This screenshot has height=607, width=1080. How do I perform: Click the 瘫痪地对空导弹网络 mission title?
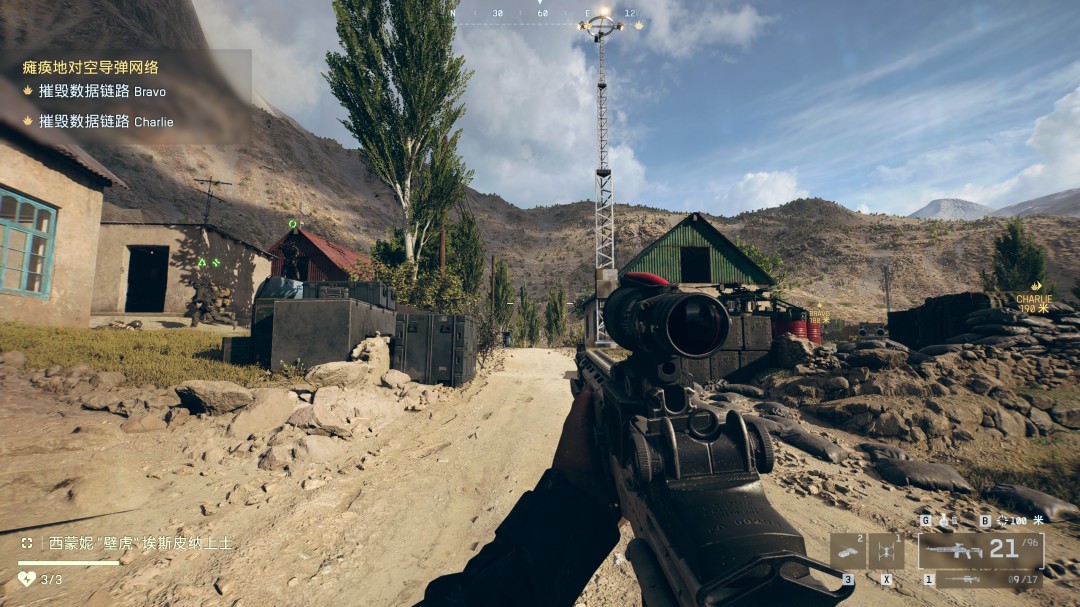[90, 68]
